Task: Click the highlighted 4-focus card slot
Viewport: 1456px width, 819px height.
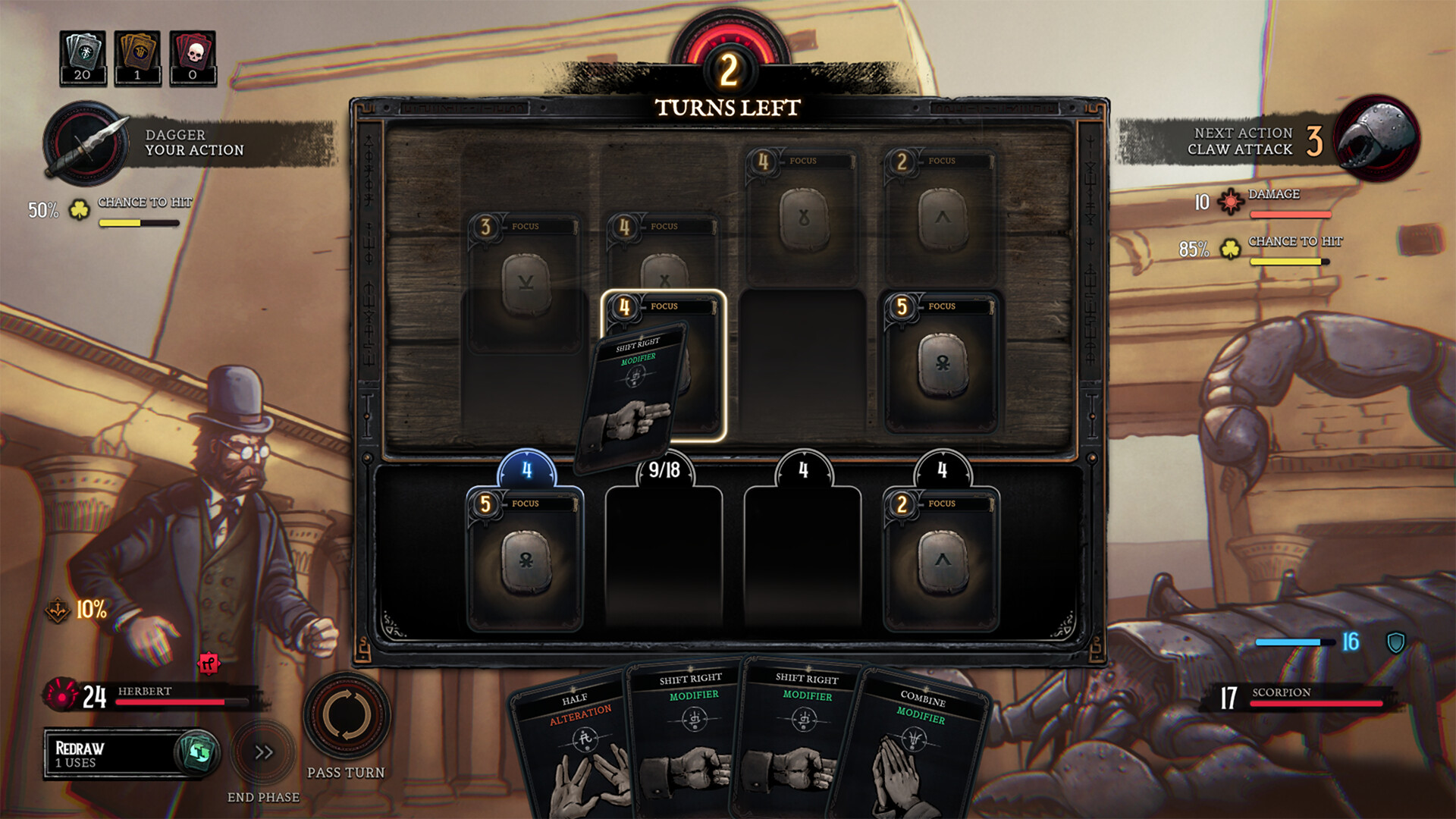Action: coord(666,362)
